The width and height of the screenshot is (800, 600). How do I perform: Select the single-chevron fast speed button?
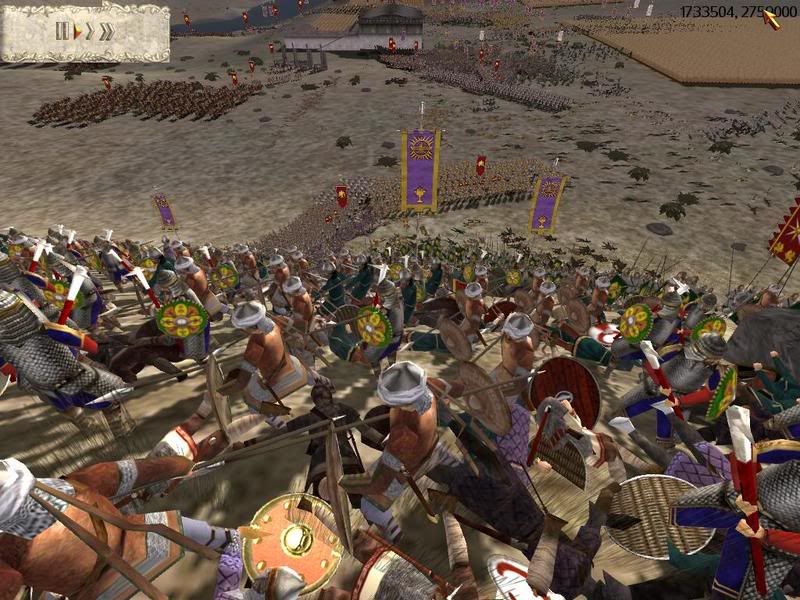point(90,32)
